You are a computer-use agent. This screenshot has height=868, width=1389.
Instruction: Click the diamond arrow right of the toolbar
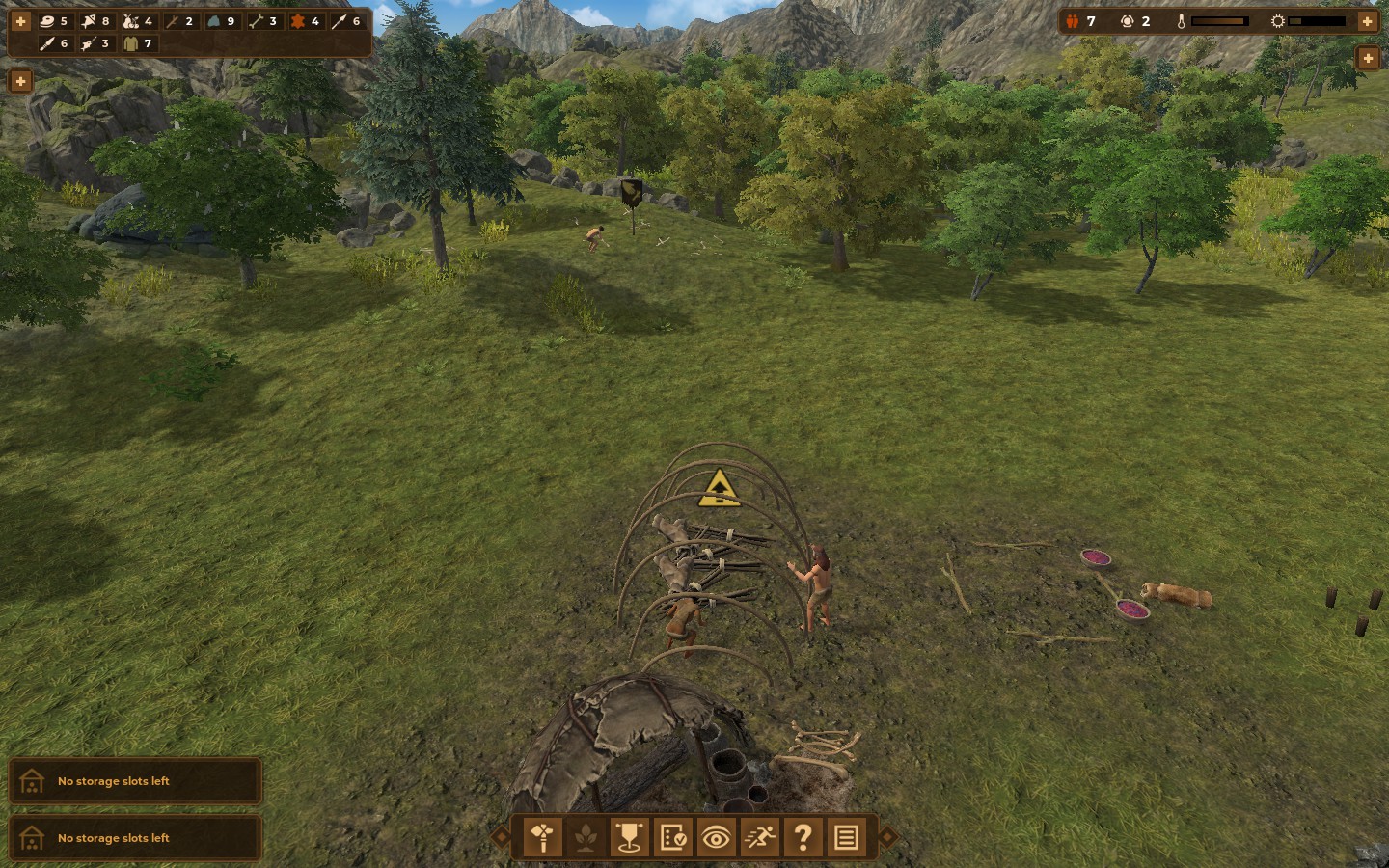(x=888, y=837)
